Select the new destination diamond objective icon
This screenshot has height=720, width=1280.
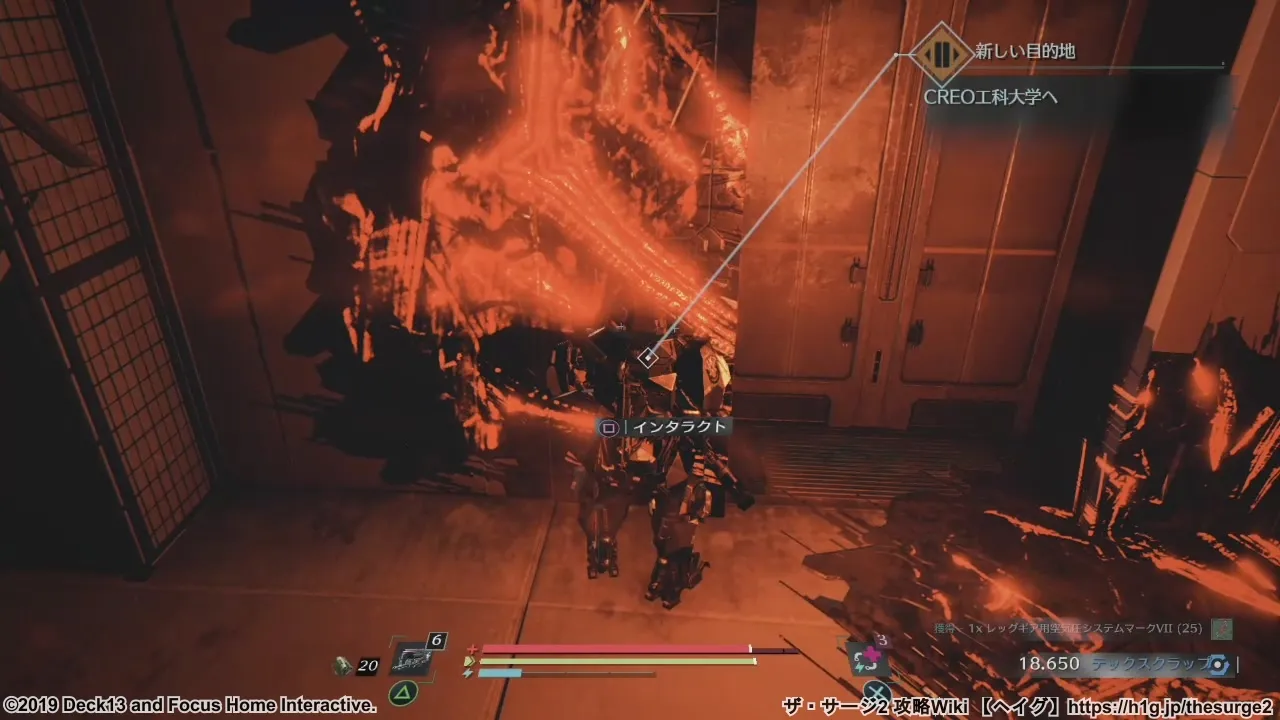pyautogui.click(x=940, y=54)
